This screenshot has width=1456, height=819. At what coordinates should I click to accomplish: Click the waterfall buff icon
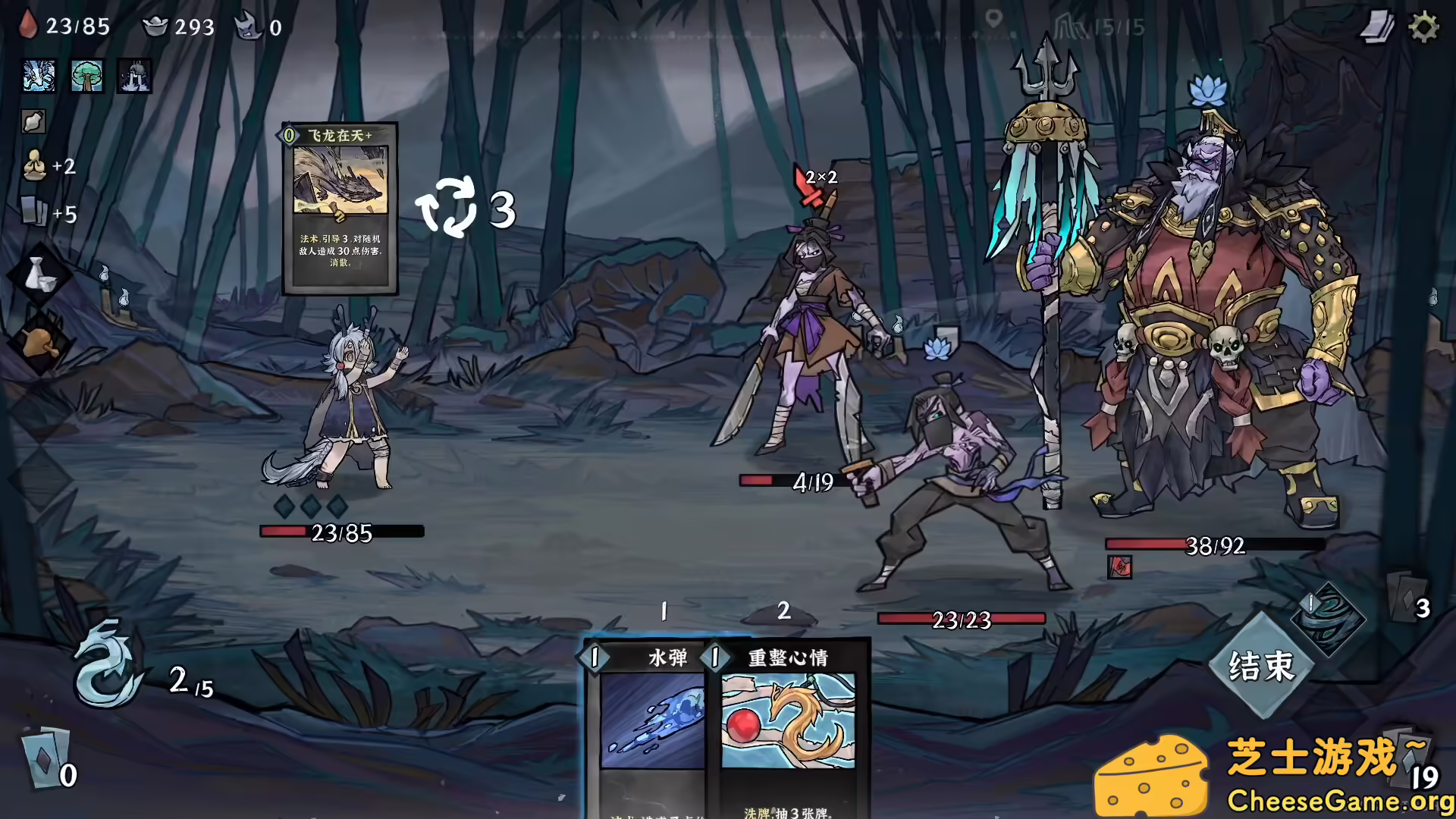(x=133, y=76)
